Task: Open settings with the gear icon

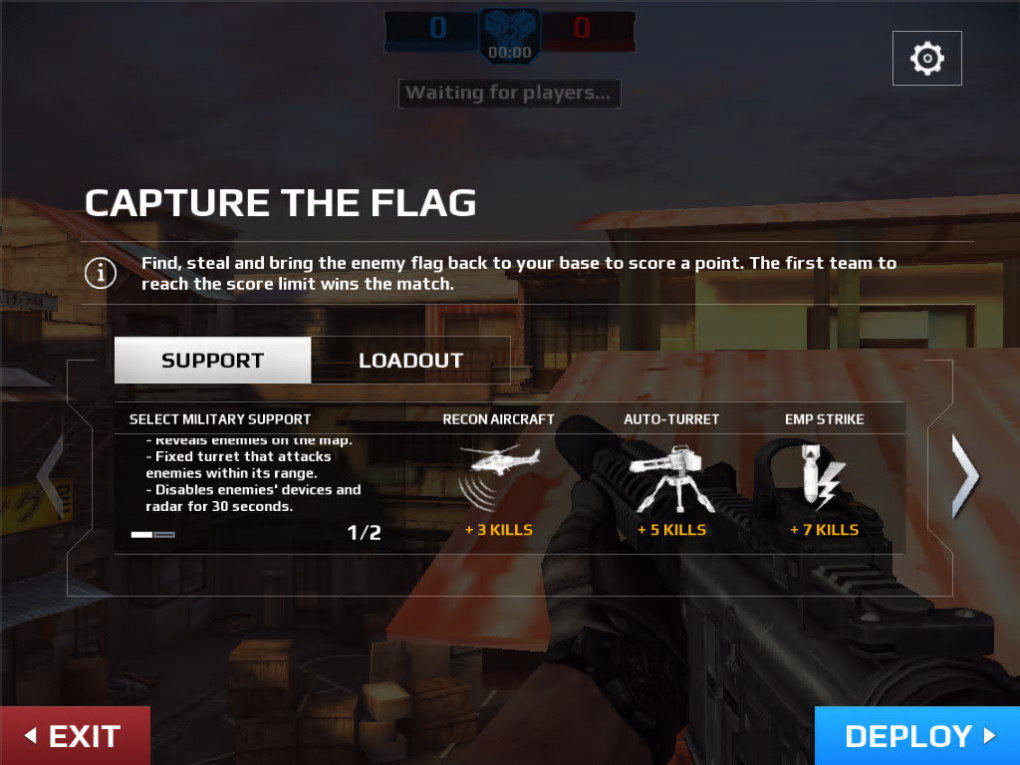Action: [x=927, y=59]
